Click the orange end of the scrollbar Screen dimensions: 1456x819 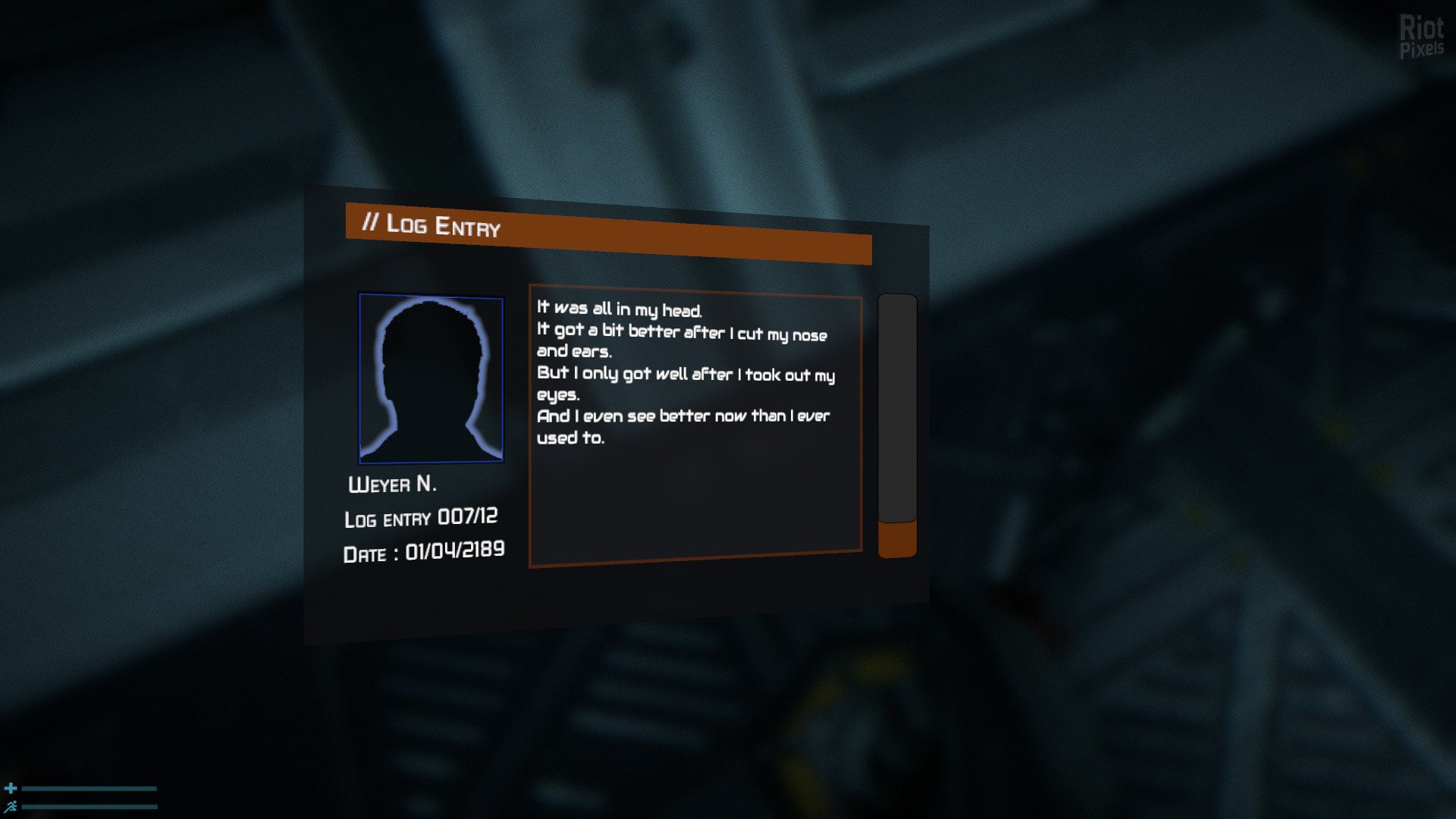point(897,540)
